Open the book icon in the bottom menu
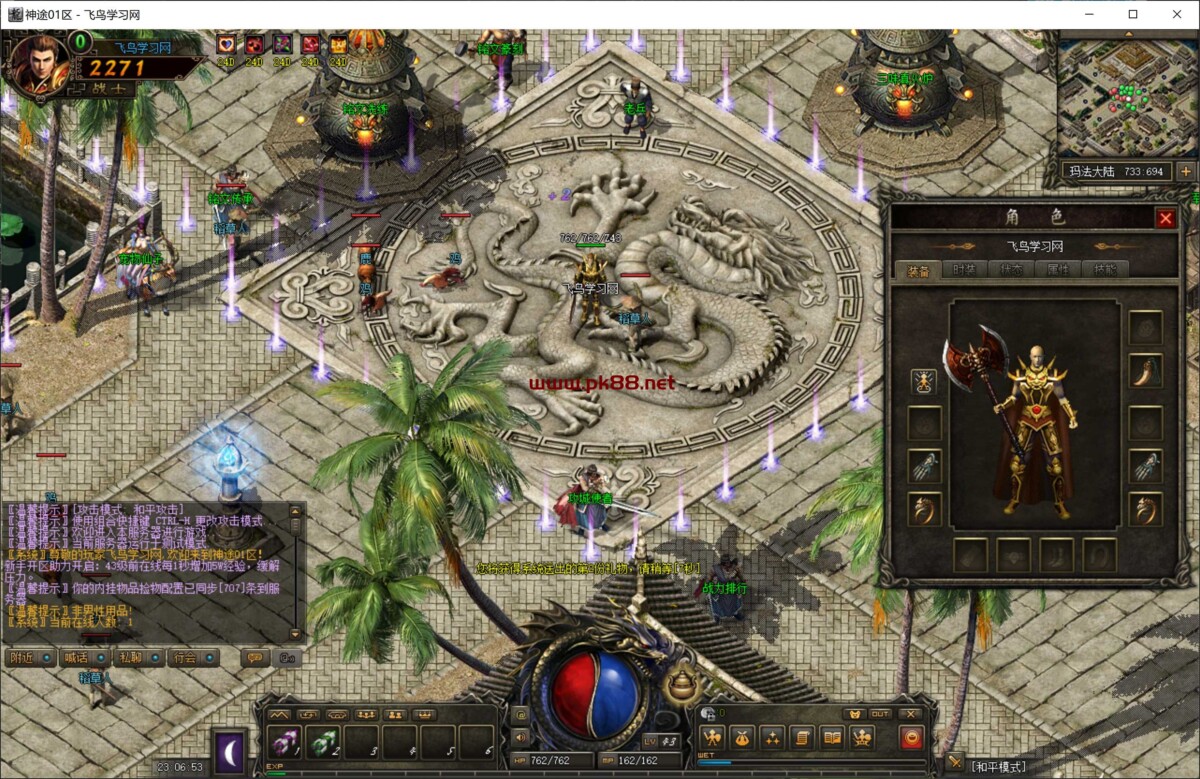The height and width of the screenshot is (779, 1200). (832, 738)
